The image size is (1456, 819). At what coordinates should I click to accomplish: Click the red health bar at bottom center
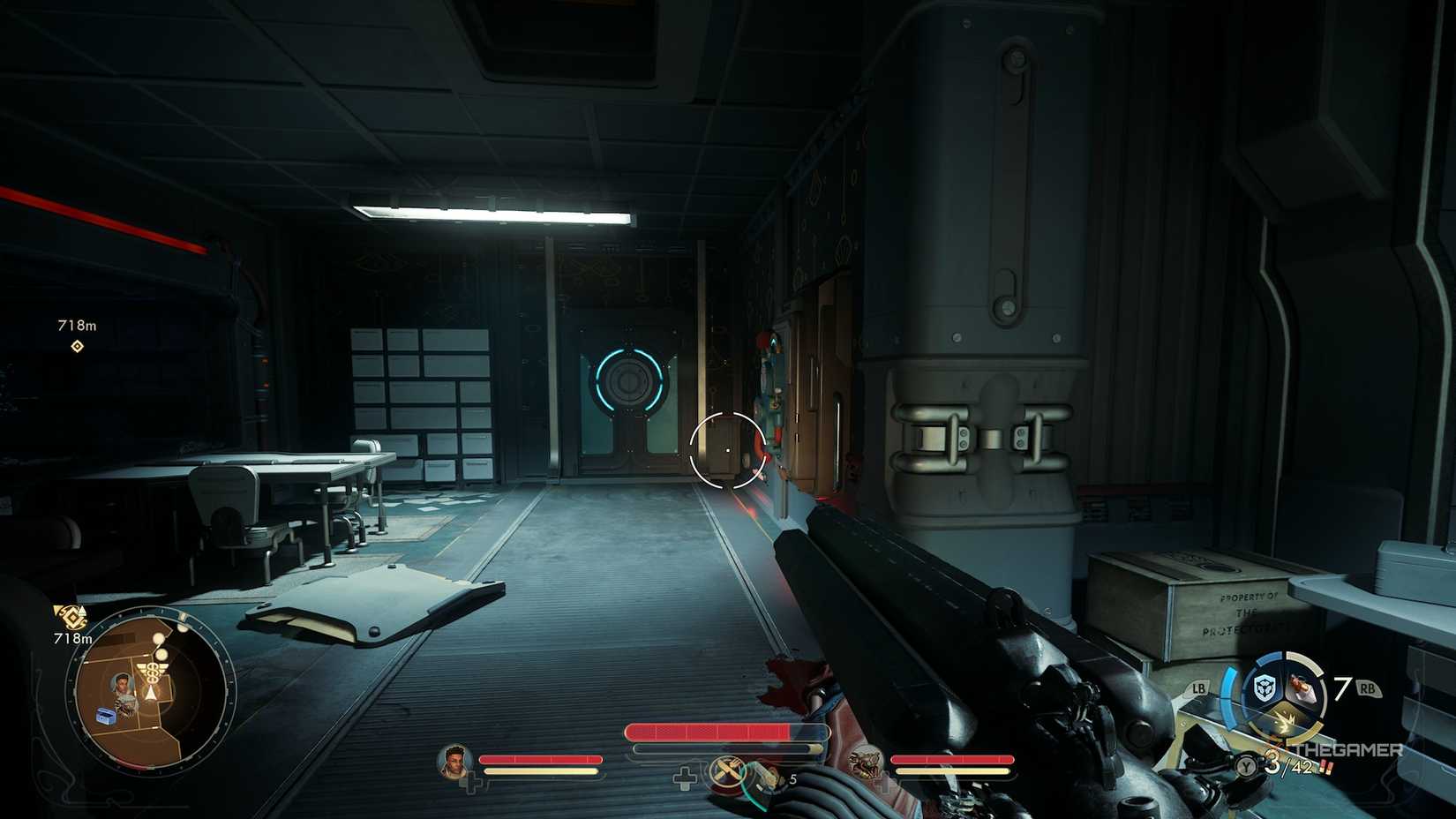point(706,730)
